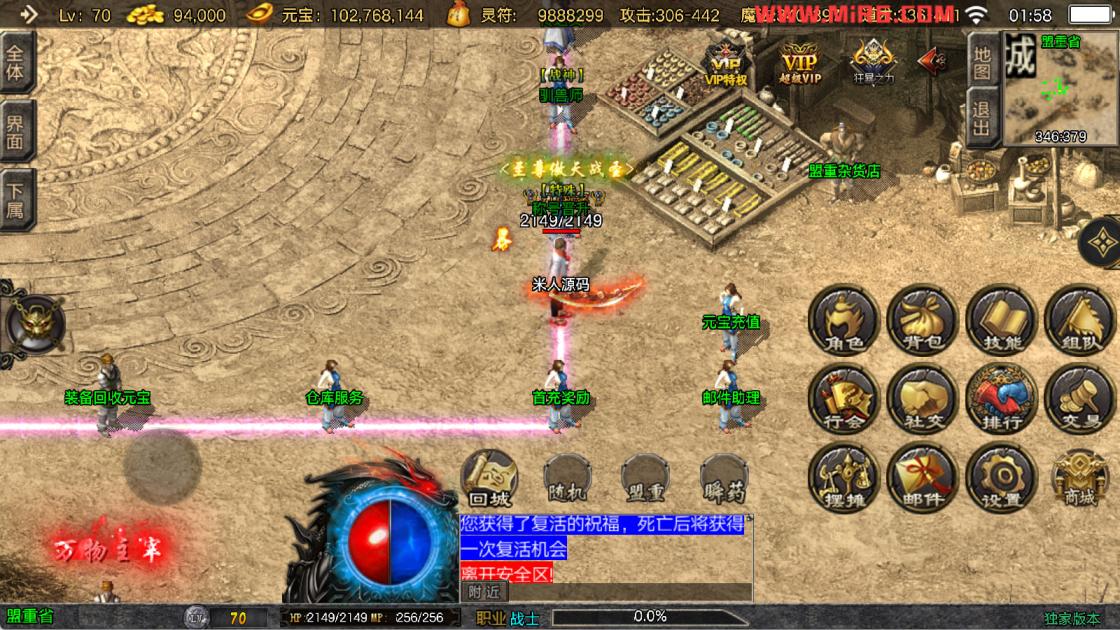This screenshot has width=1120, height=630.
Task: Open the 设置 settings gear
Action: pyautogui.click(x=1001, y=478)
